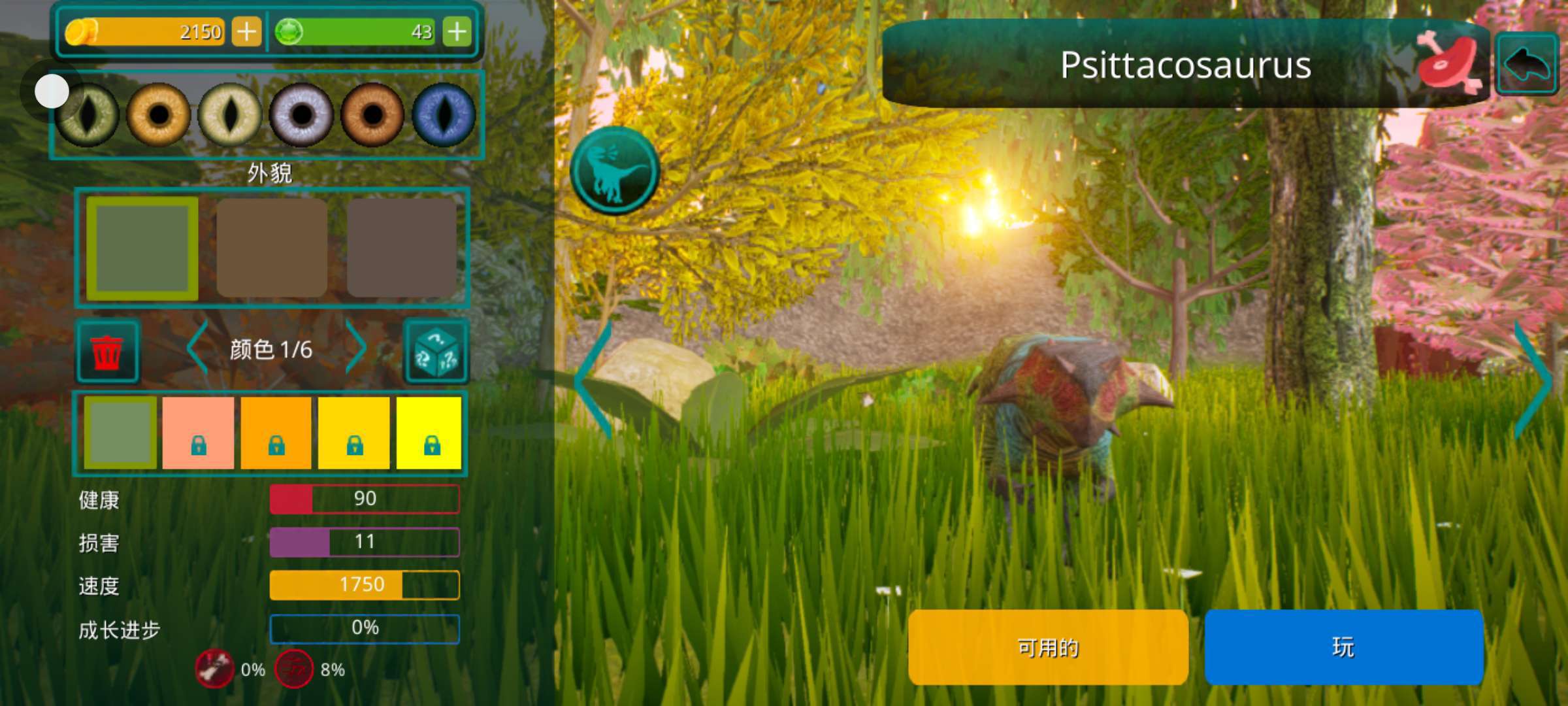Go to the previous color page
1568x706 pixels.
(x=197, y=348)
